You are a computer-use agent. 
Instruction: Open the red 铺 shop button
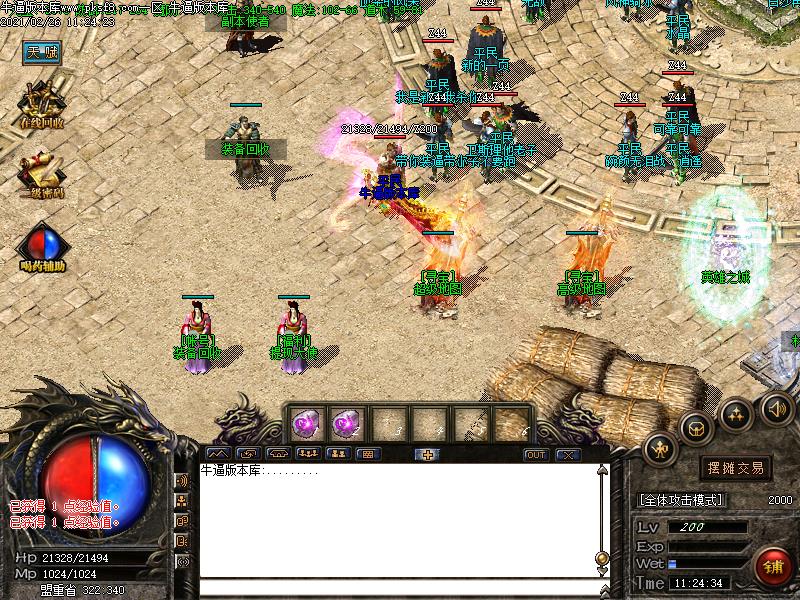tap(774, 567)
